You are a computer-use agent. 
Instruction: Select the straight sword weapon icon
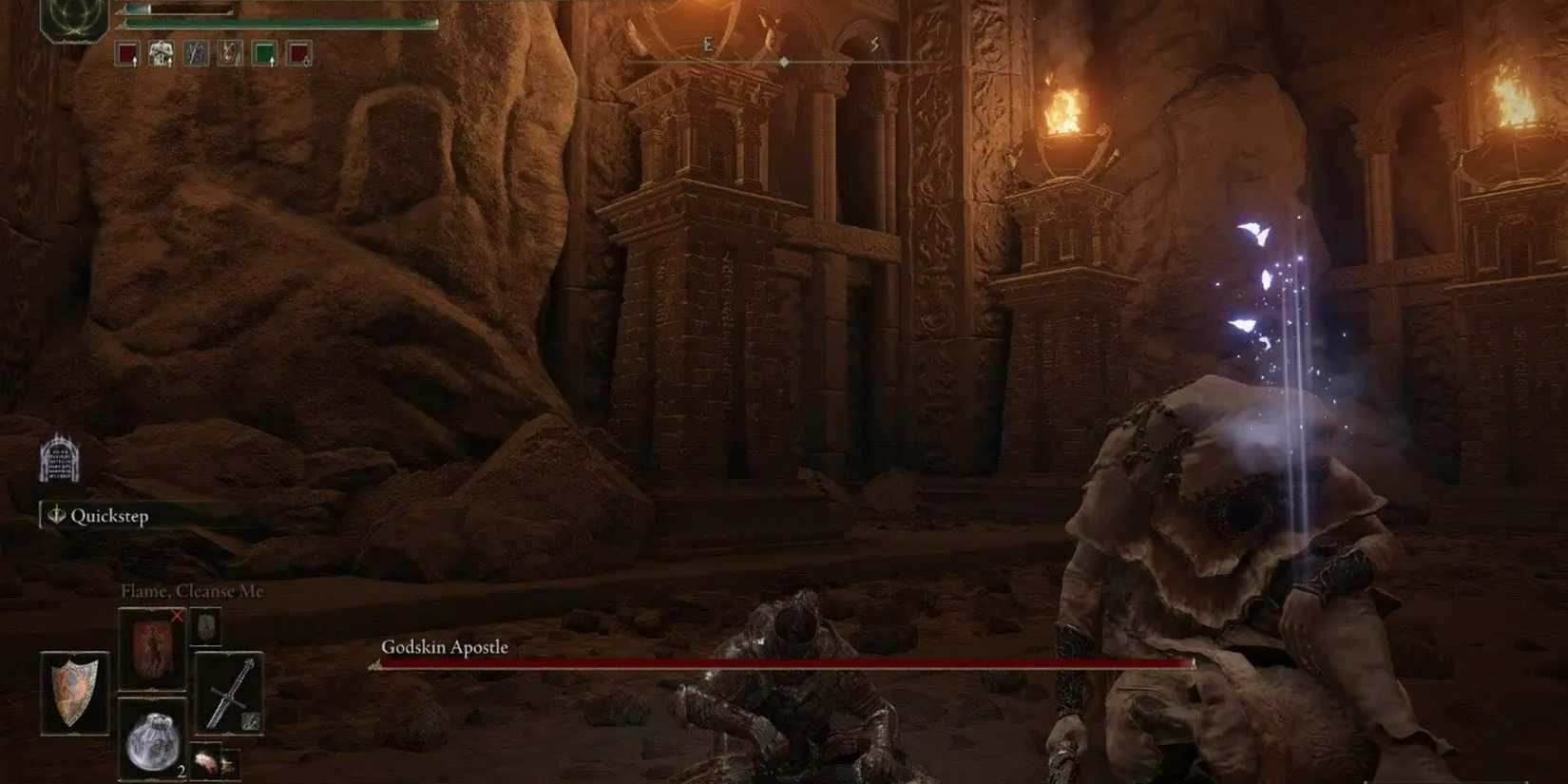point(228,694)
